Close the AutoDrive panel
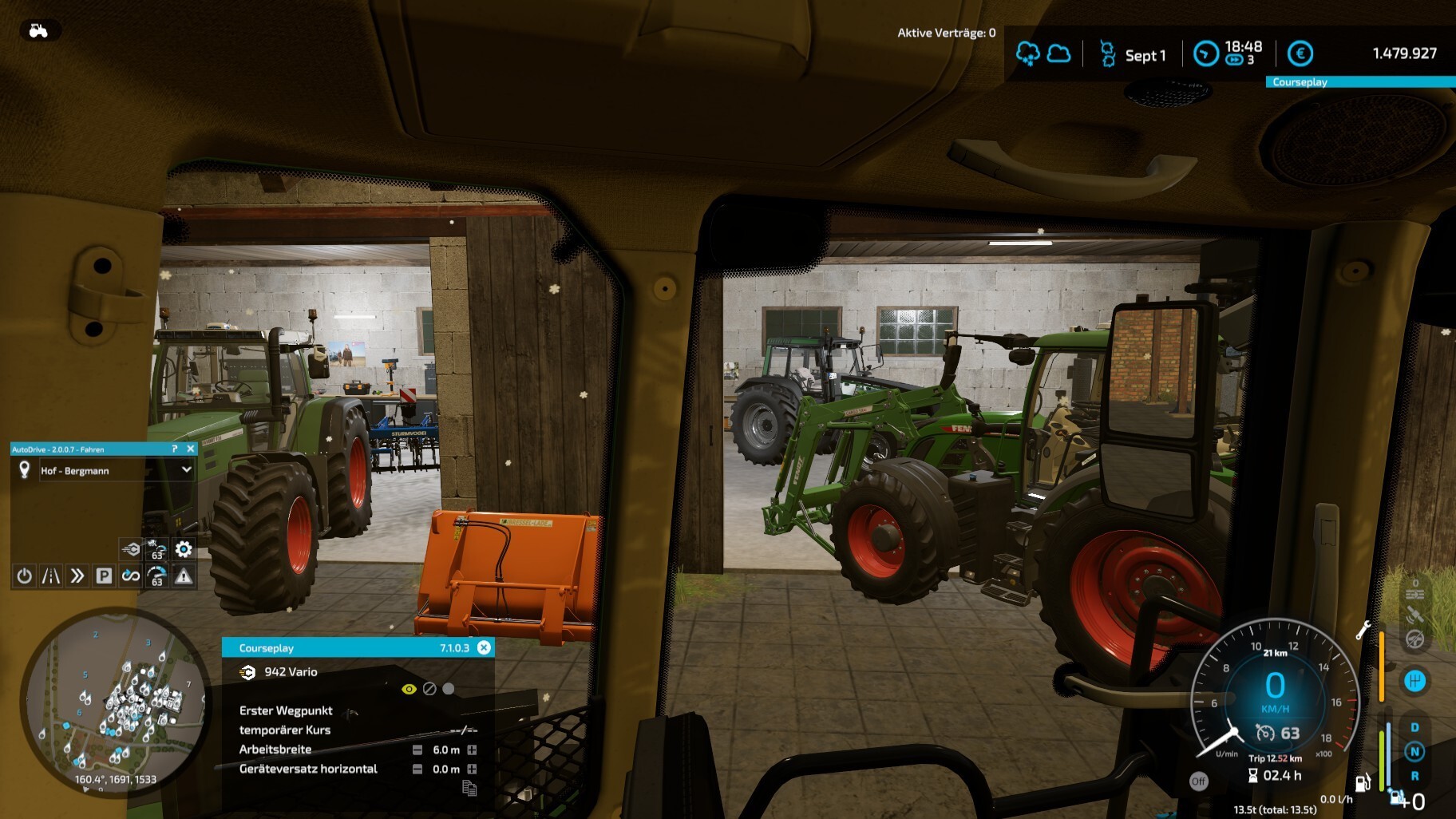 (191, 449)
